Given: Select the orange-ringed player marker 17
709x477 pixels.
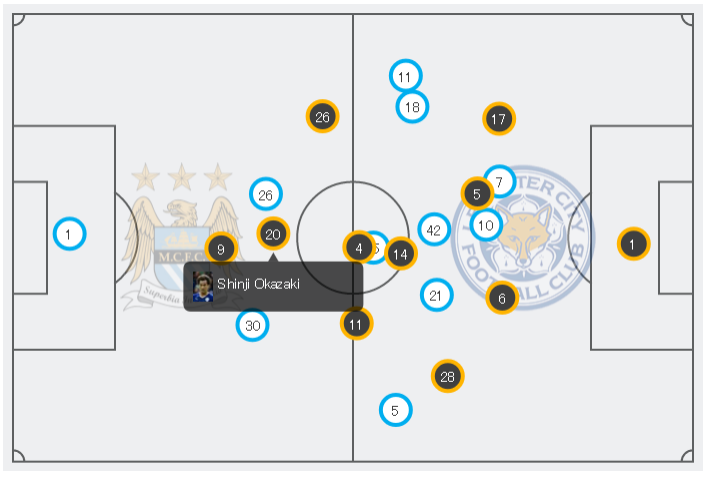Looking at the screenshot, I should [498, 120].
